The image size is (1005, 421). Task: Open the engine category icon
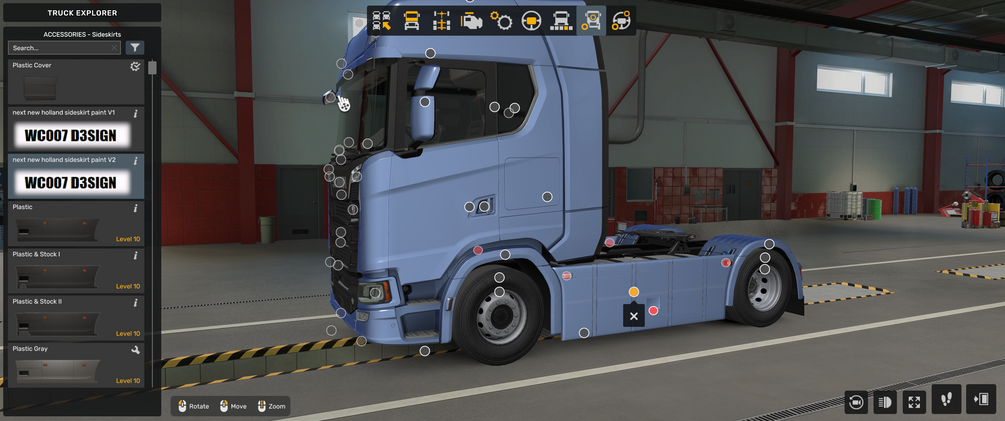(471, 21)
